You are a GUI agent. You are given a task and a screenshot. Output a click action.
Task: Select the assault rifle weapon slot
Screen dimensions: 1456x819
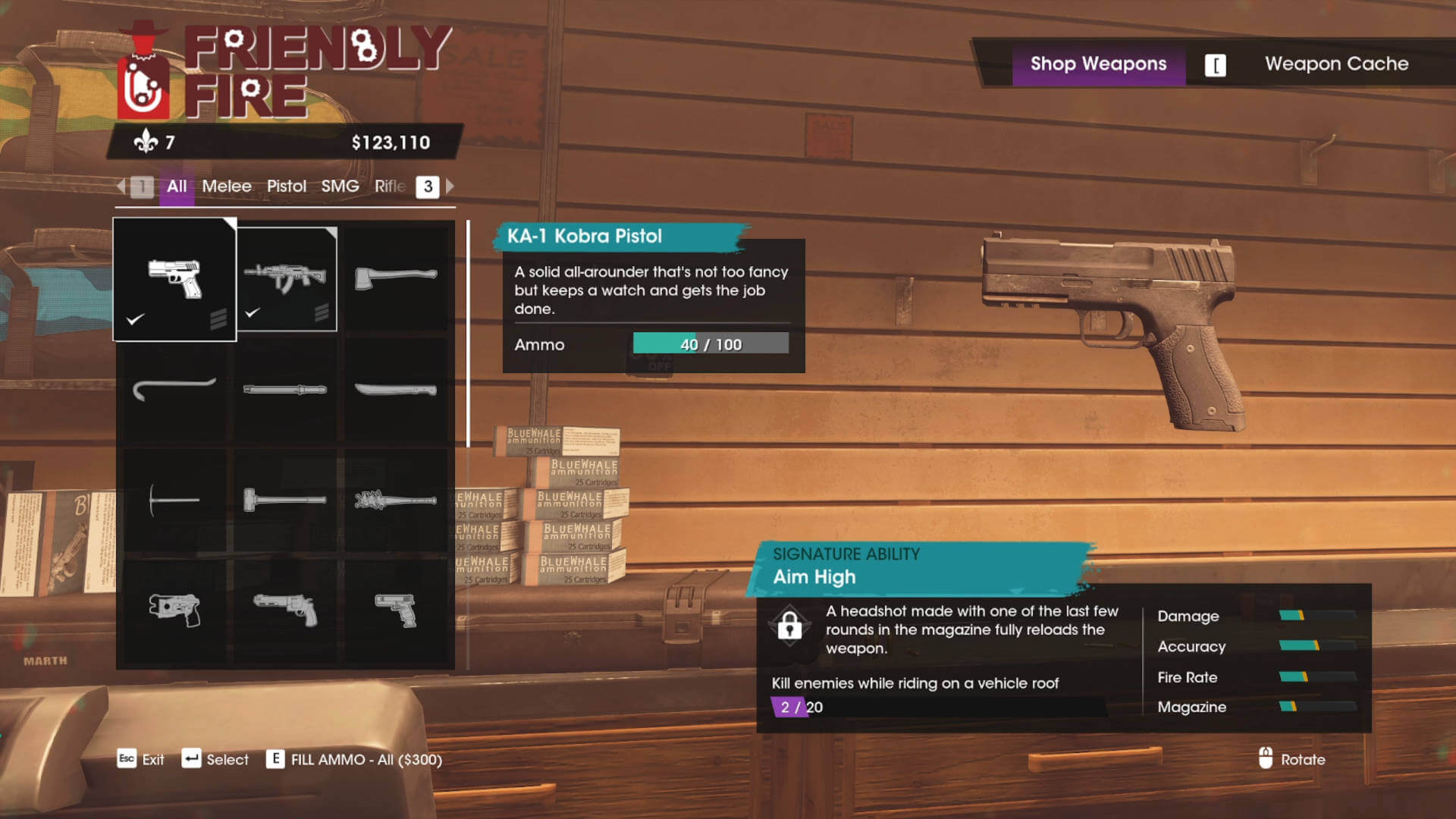[x=286, y=279]
